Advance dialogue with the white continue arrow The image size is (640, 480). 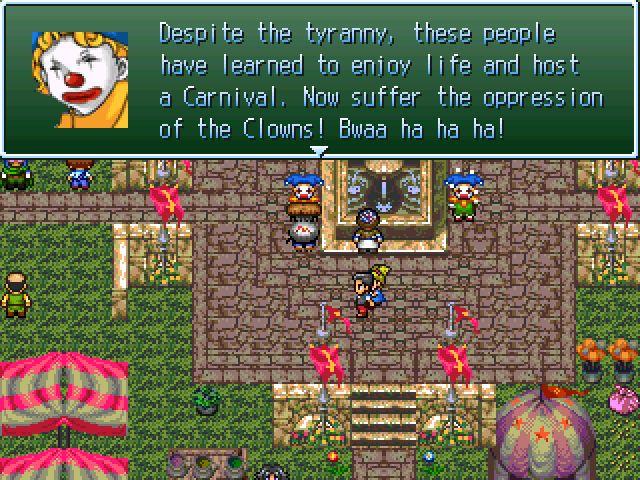click(319, 151)
